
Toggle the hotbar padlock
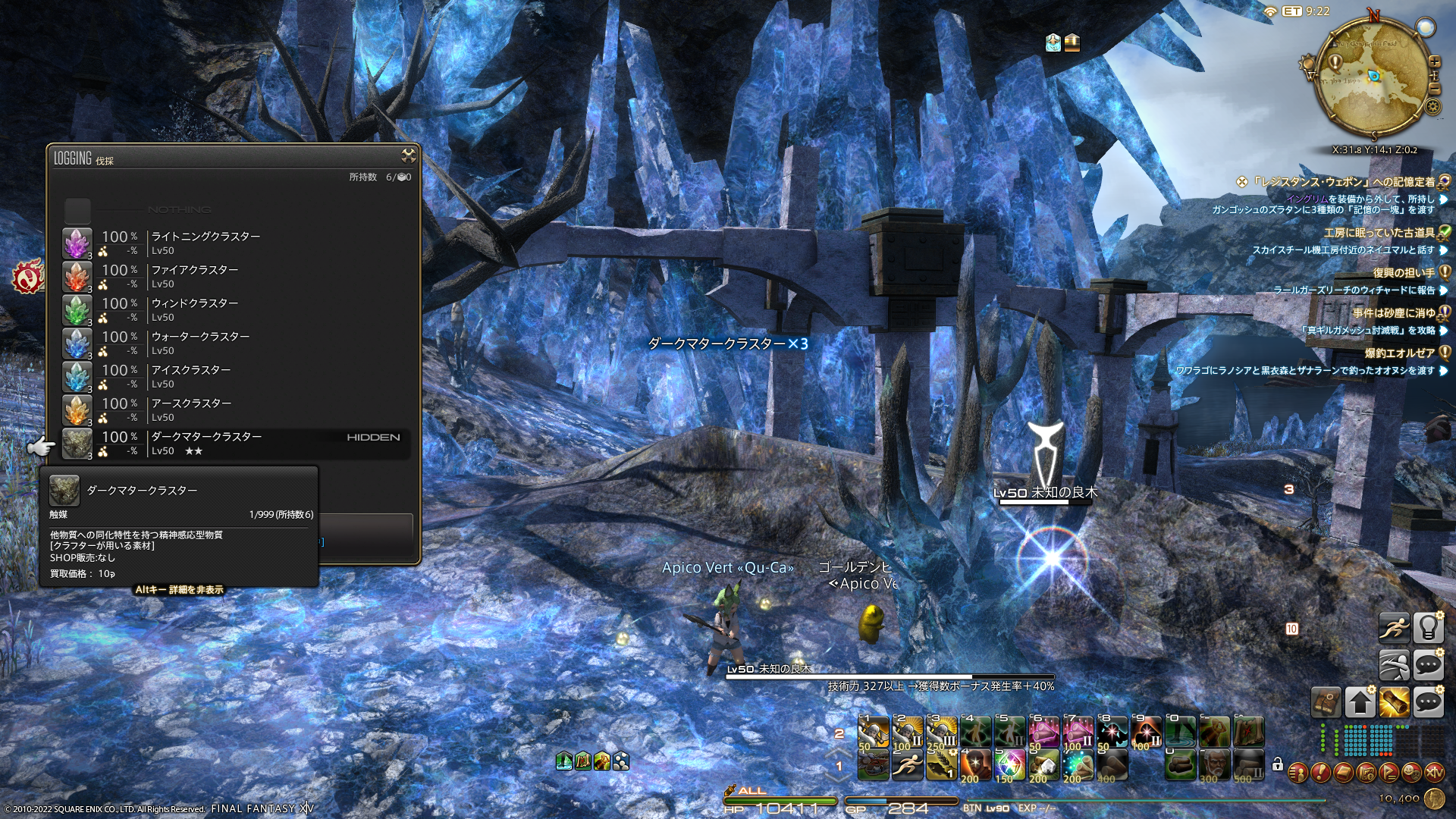point(1277,764)
